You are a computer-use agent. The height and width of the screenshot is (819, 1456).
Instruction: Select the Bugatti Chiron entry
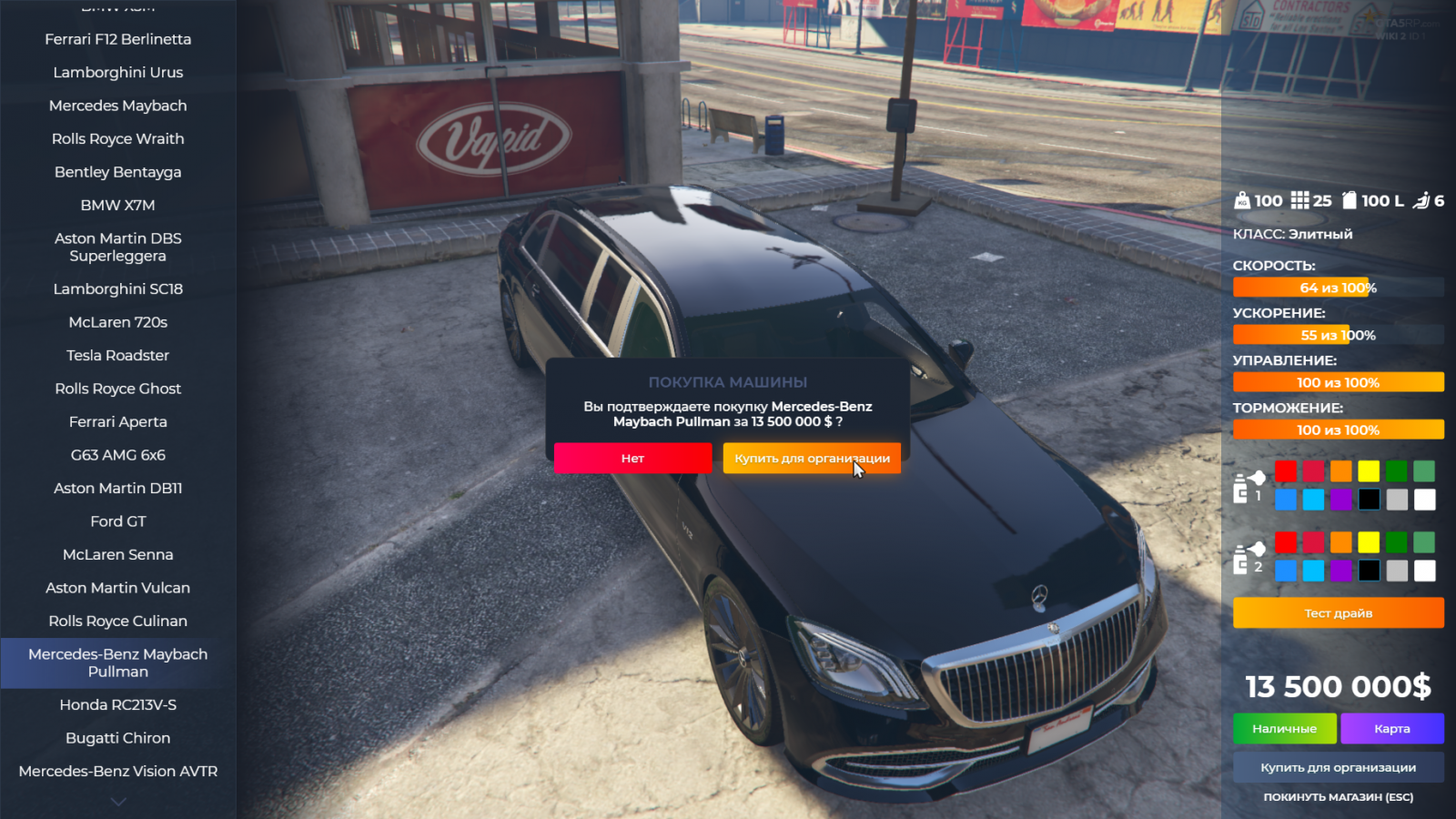(118, 738)
